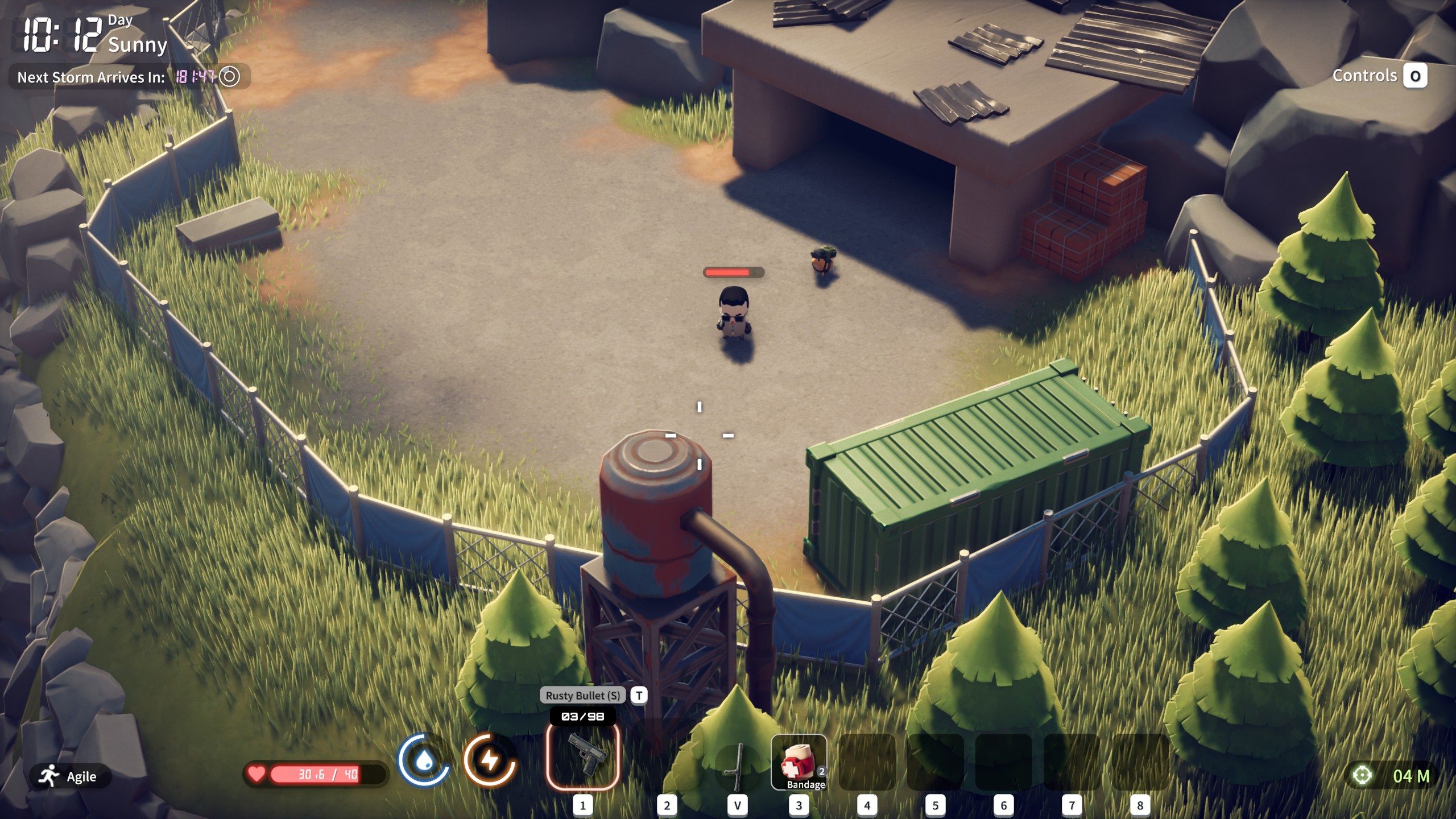Select the melee baton slot
The image size is (1456, 819).
tap(737, 765)
